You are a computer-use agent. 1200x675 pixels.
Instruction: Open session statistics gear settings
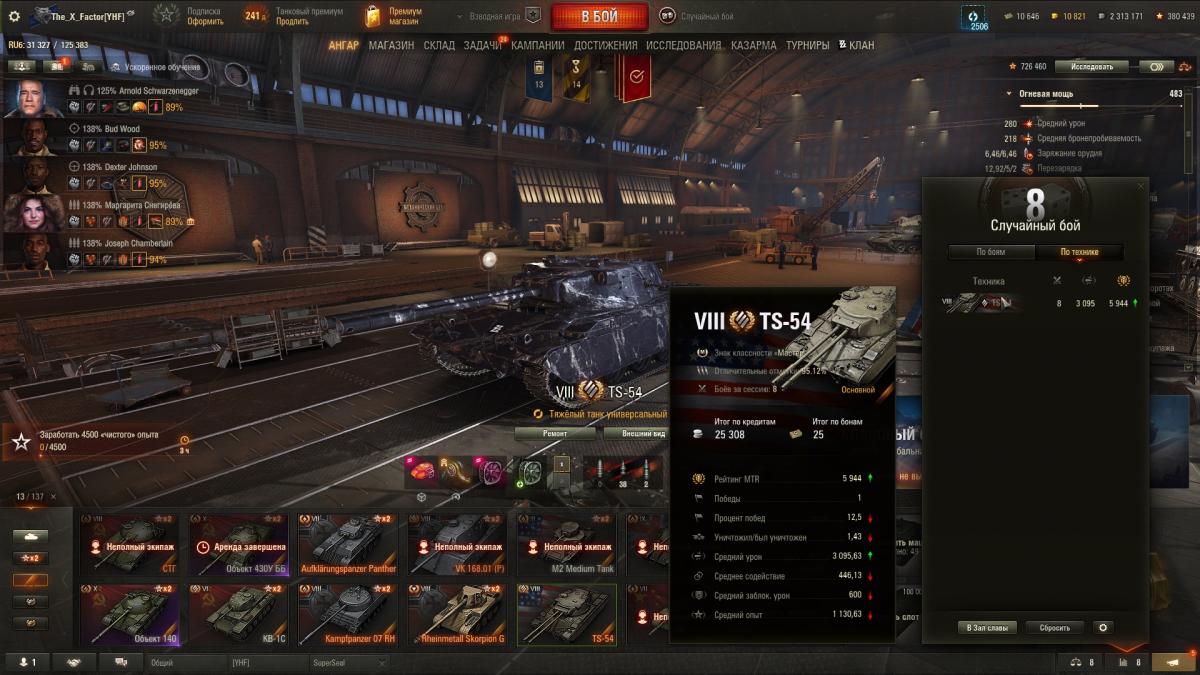(1103, 628)
